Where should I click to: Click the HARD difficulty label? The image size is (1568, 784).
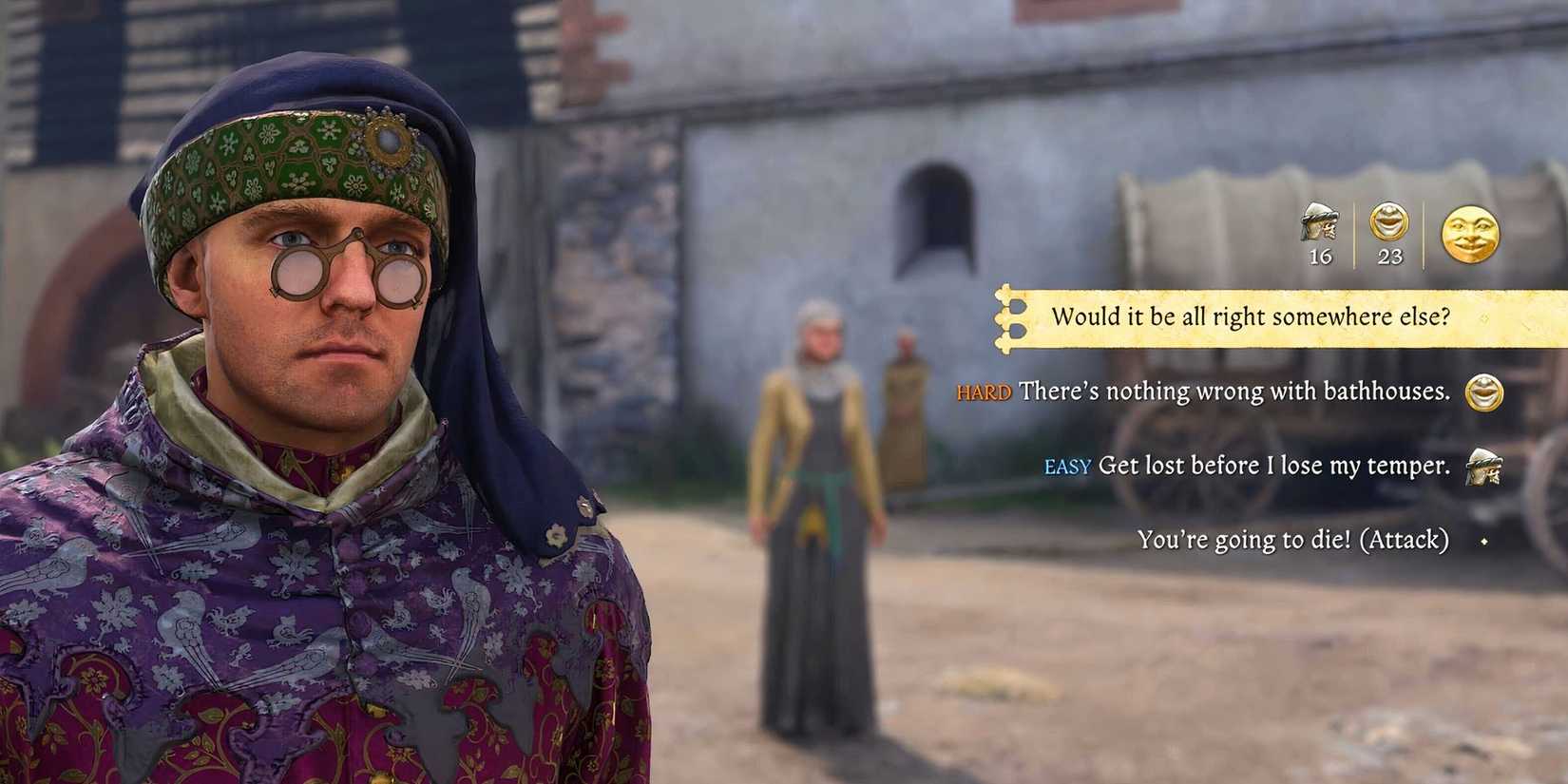click(x=985, y=392)
